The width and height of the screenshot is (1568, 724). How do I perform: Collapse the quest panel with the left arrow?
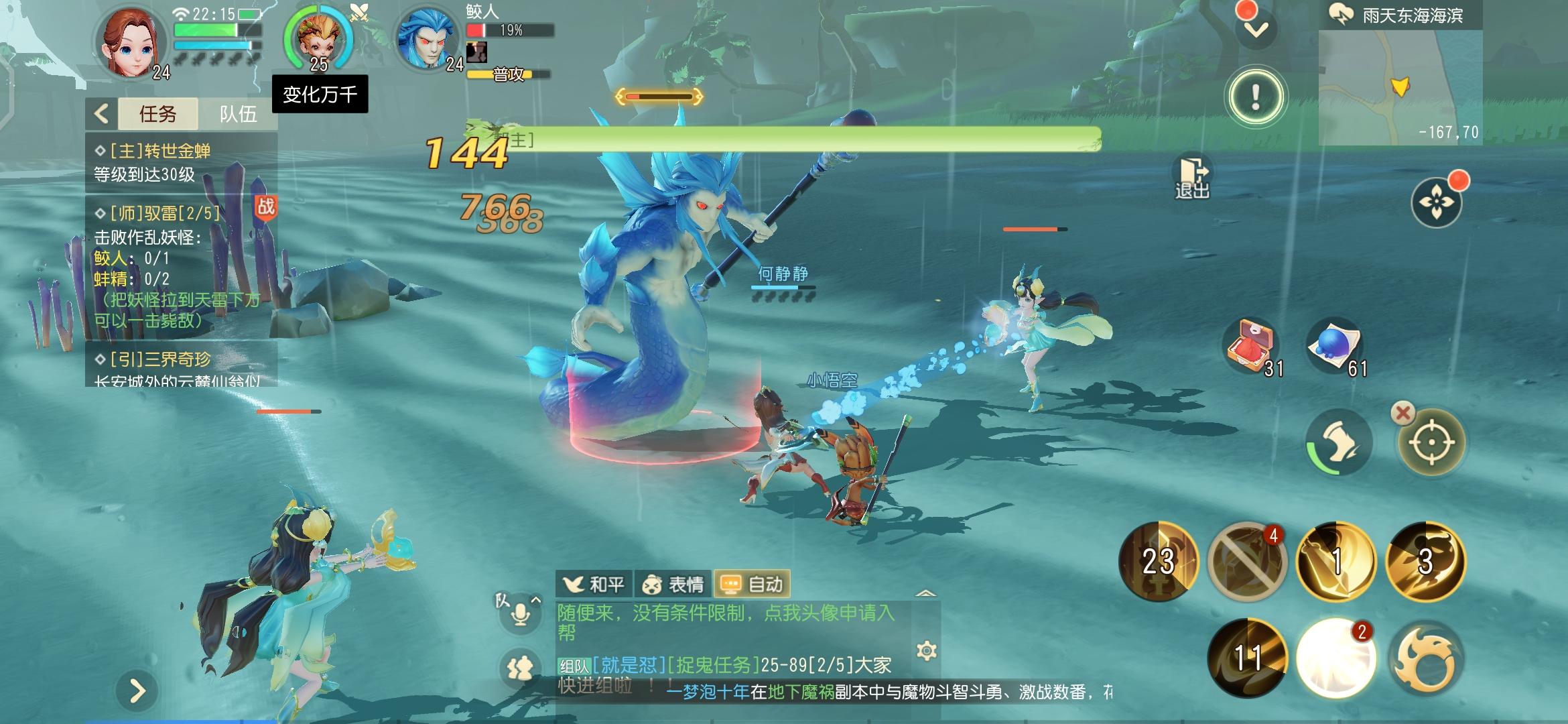tap(102, 113)
